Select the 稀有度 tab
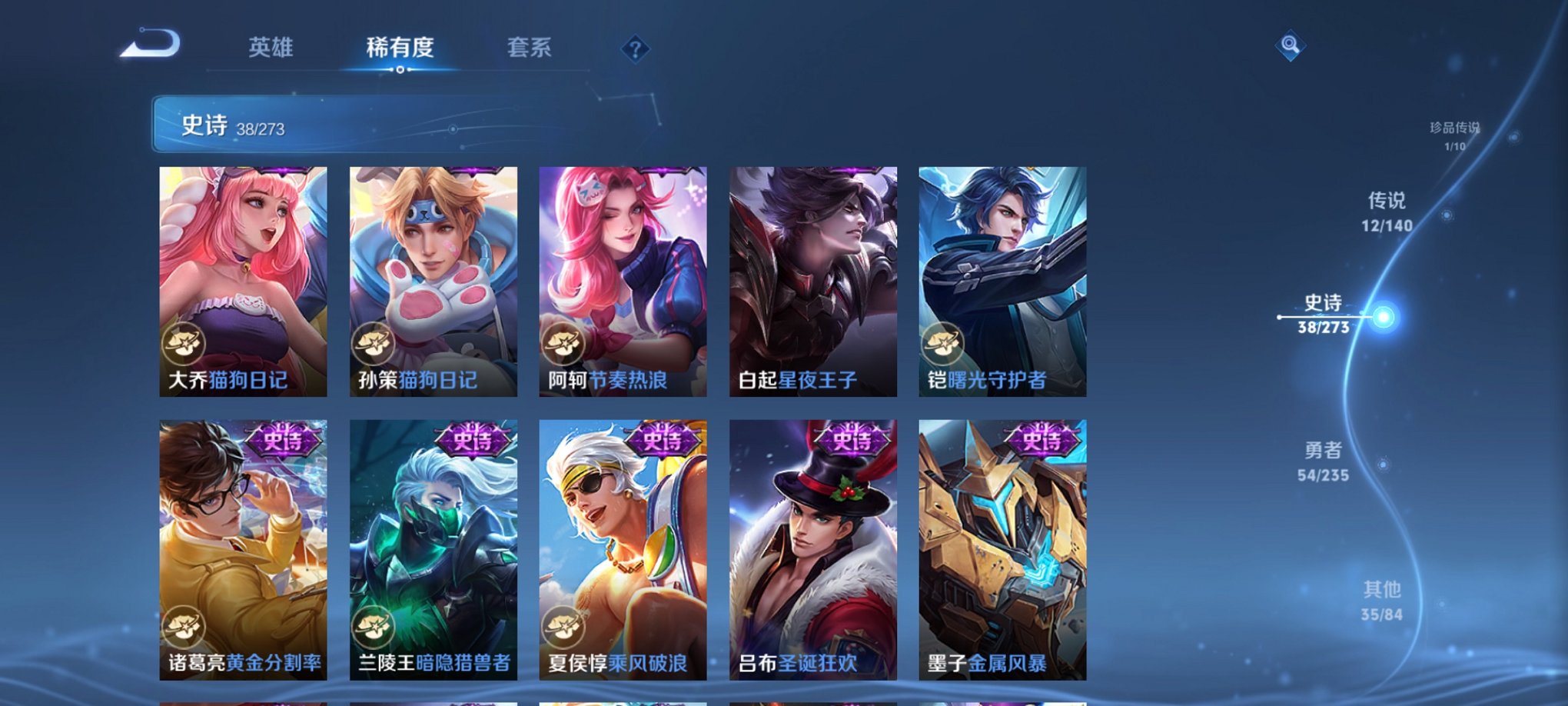1568x706 pixels. (398, 46)
